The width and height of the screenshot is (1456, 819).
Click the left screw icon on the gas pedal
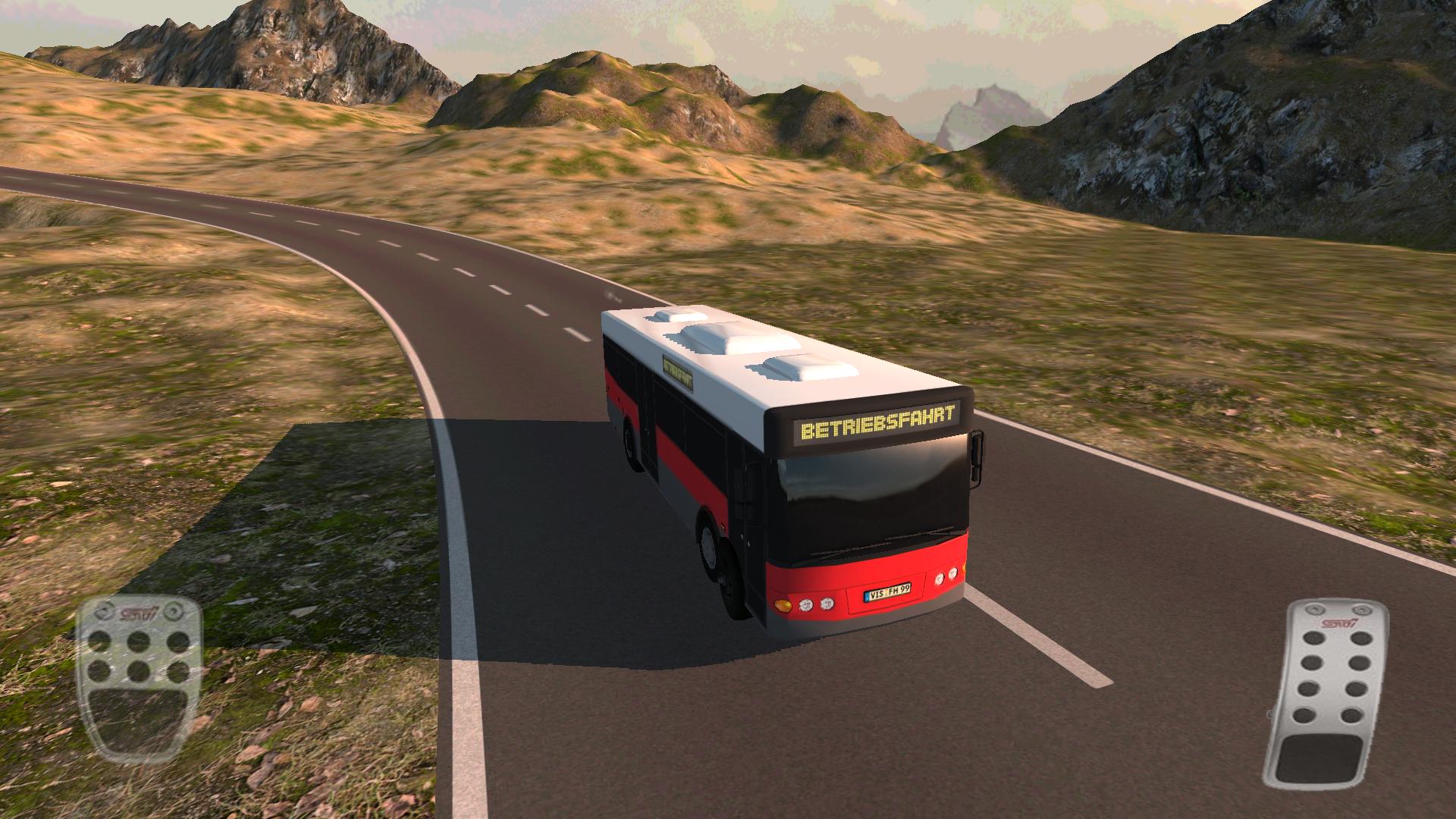pyautogui.click(x=1315, y=609)
